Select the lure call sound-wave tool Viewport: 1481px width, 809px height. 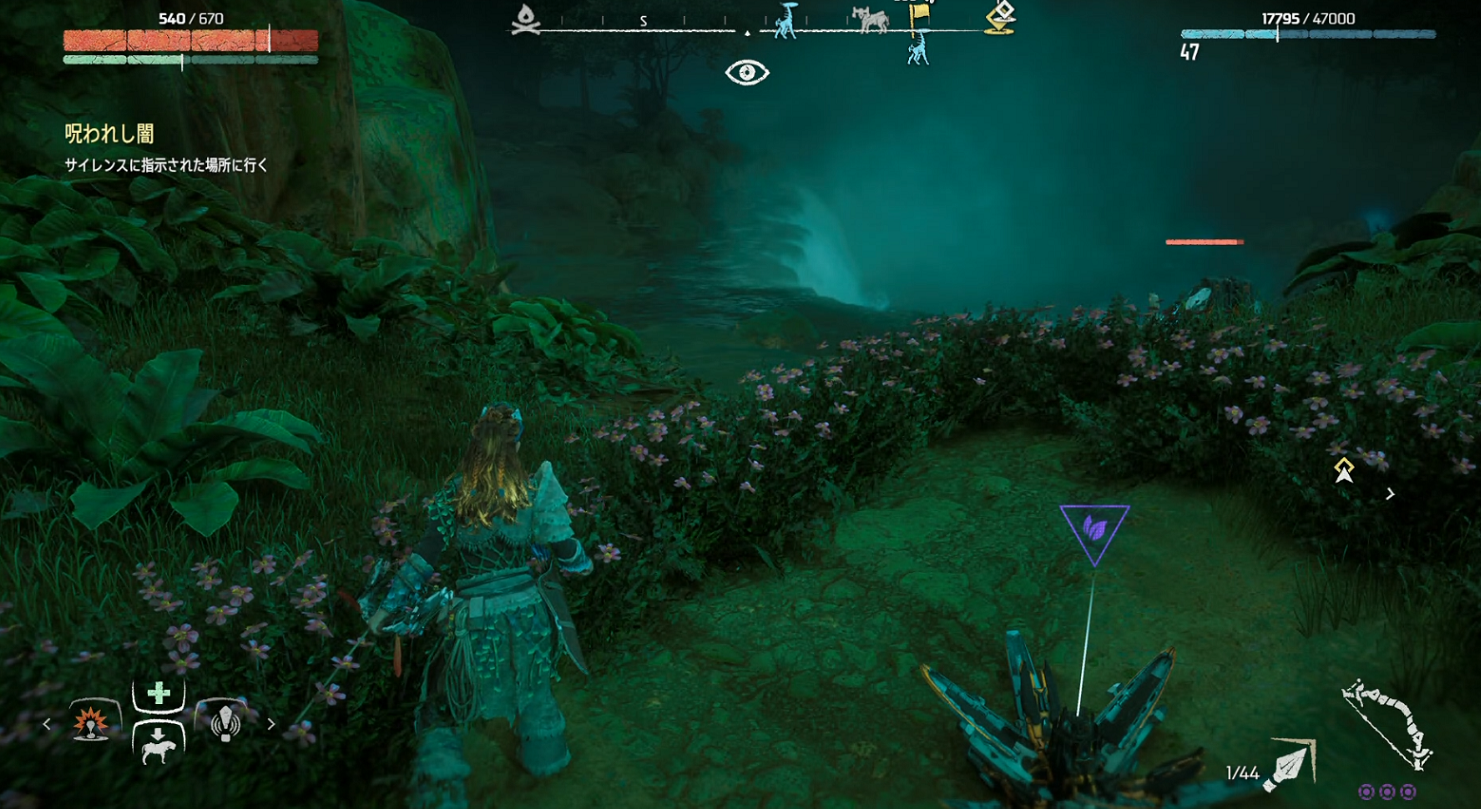(225, 723)
